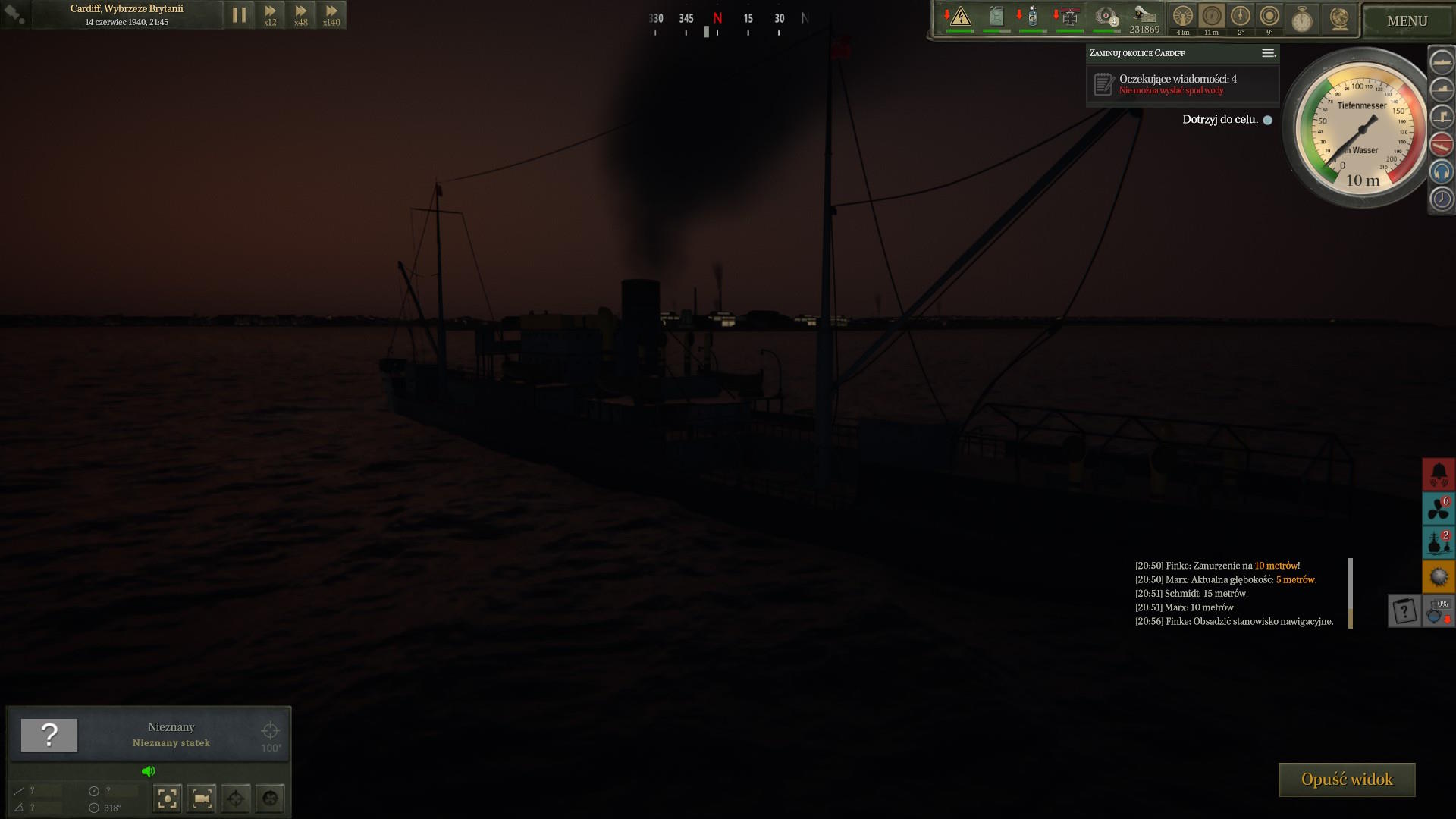1456x819 pixels.
Task: Click the red alarm bell icon
Action: [x=1439, y=475]
